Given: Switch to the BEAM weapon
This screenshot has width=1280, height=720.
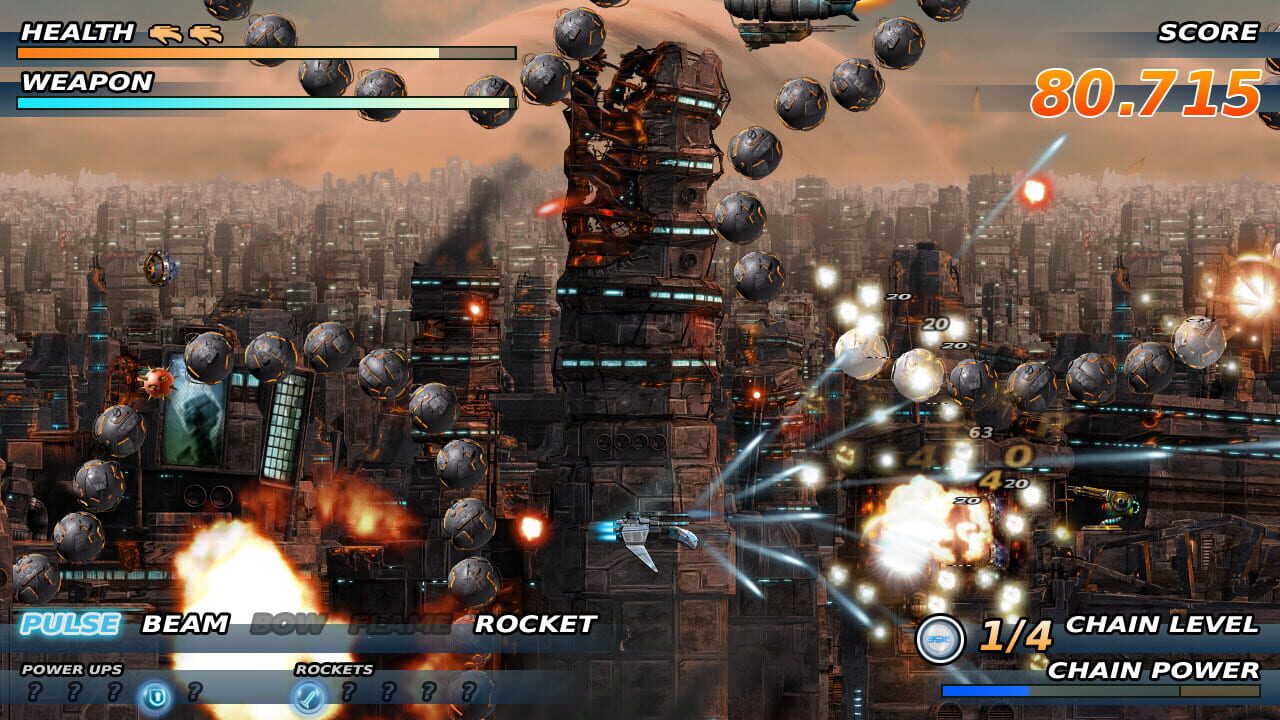Looking at the screenshot, I should point(184,627).
